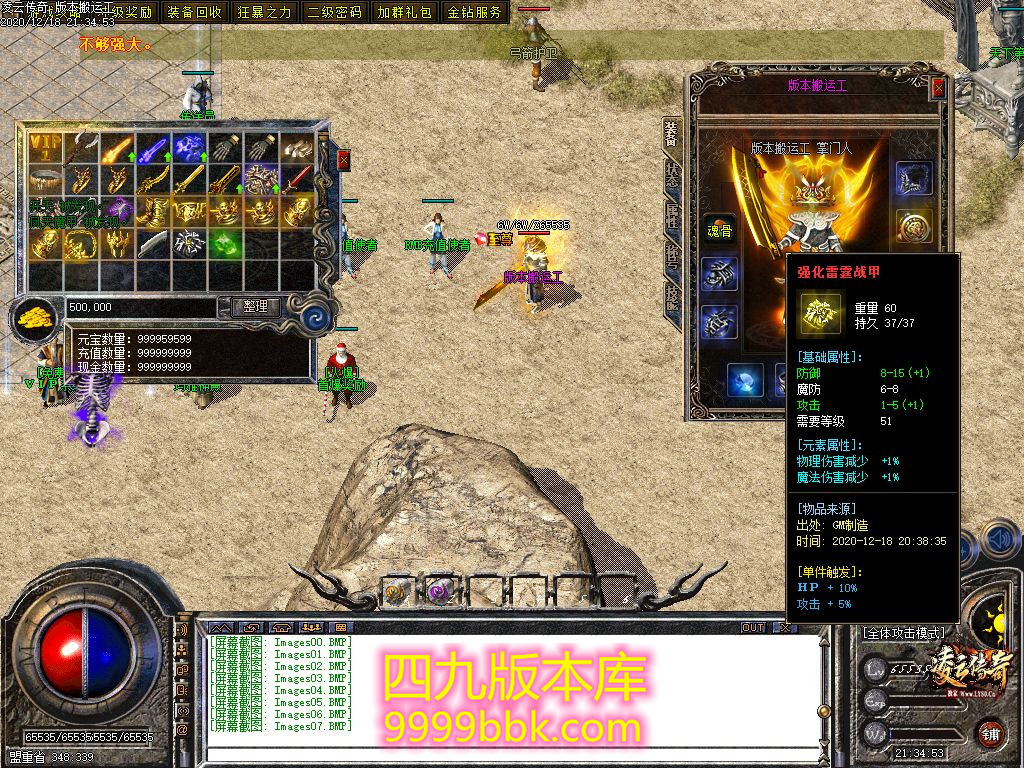The height and width of the screenshot is (768, 1024).
Task: Select the green gem item in bag
Action: coord(226,243)
